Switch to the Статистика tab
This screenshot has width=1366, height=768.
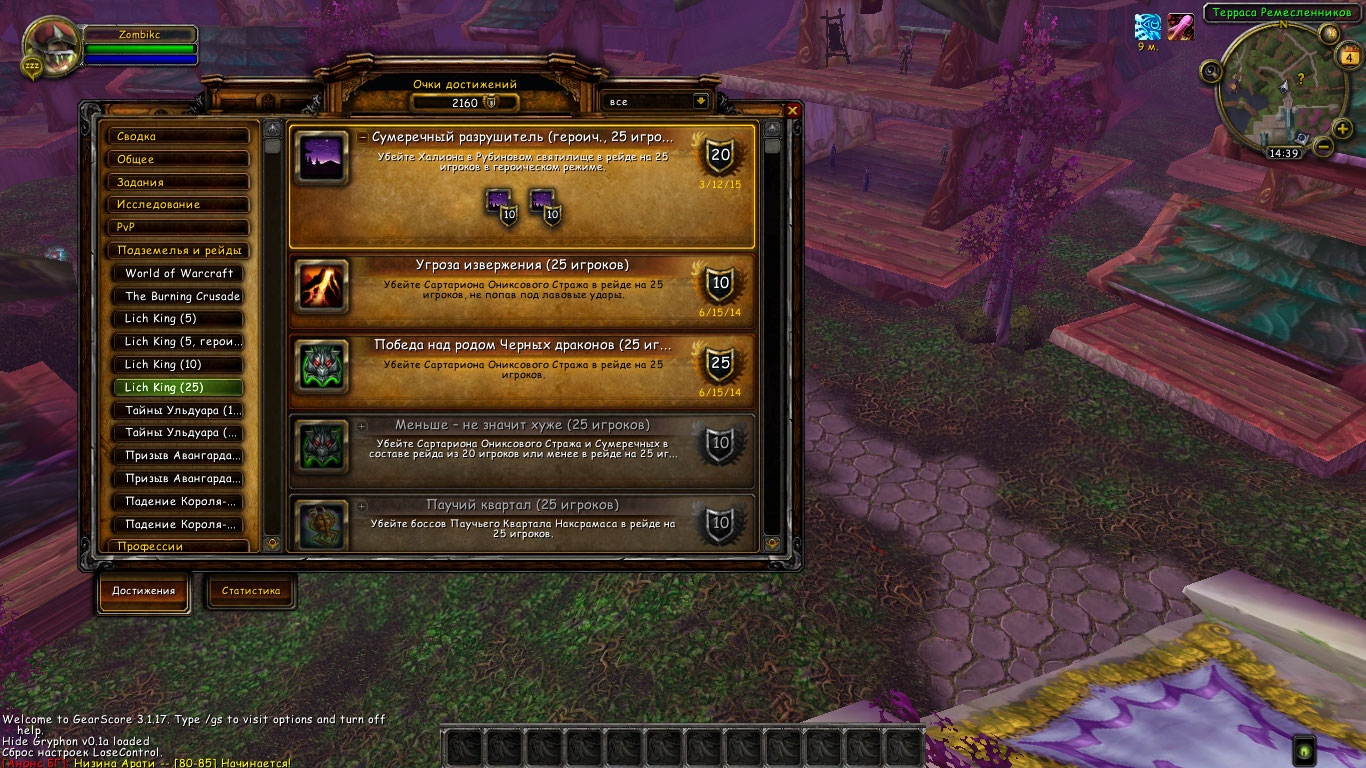[251, 591]
